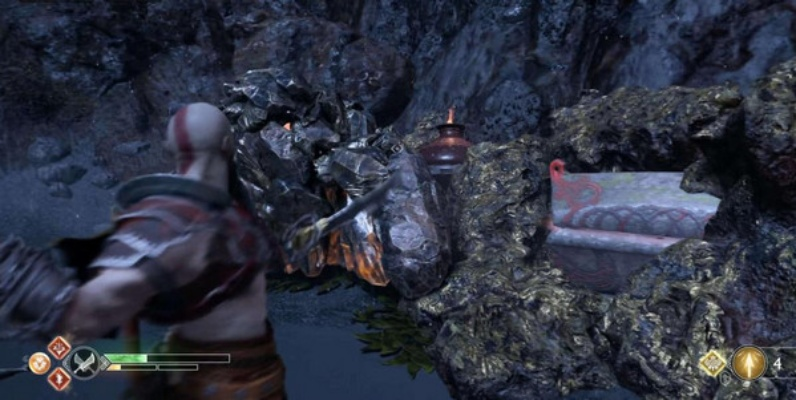Select the round orange arrow icon
This screenshot has width=796, height=400.
point(748,363)
